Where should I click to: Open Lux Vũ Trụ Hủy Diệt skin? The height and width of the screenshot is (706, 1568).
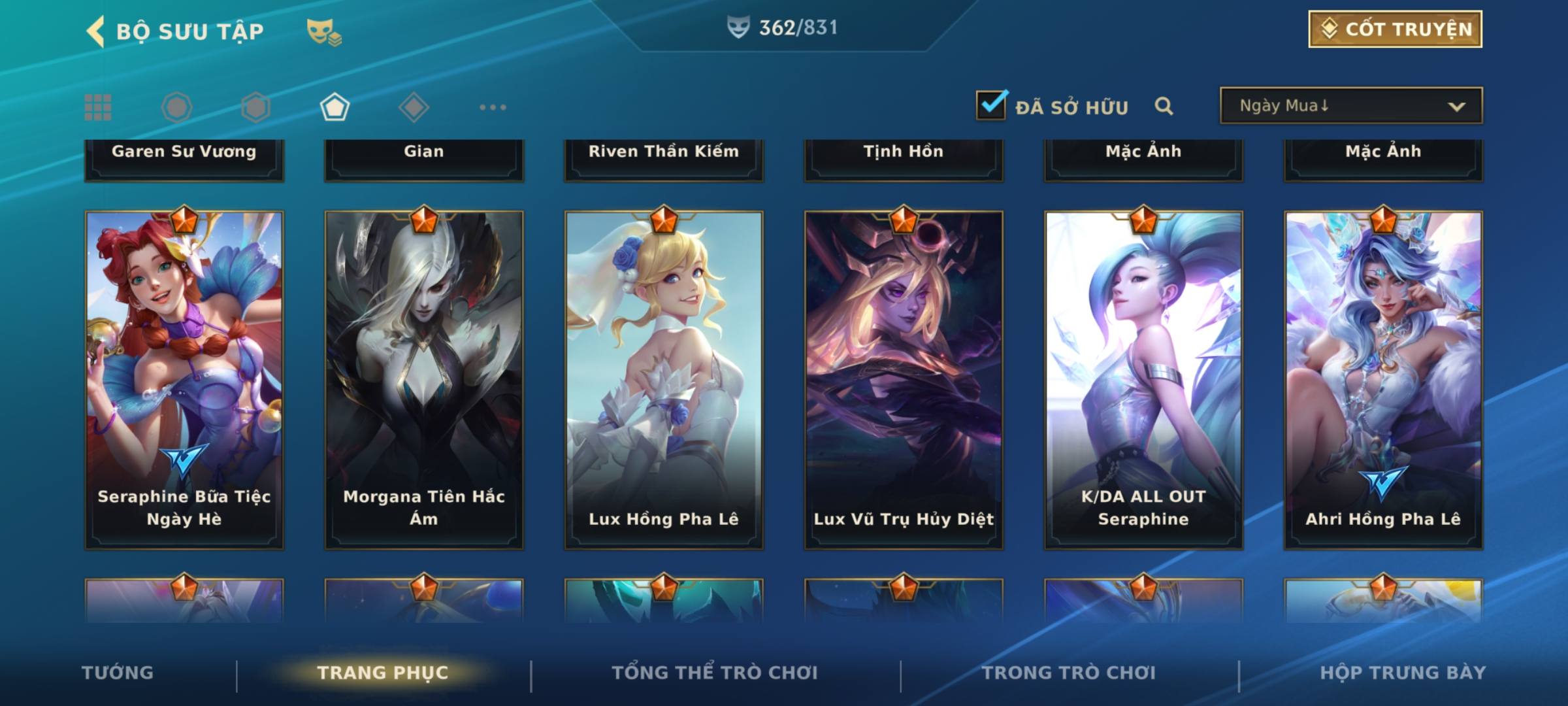(904, 379)
